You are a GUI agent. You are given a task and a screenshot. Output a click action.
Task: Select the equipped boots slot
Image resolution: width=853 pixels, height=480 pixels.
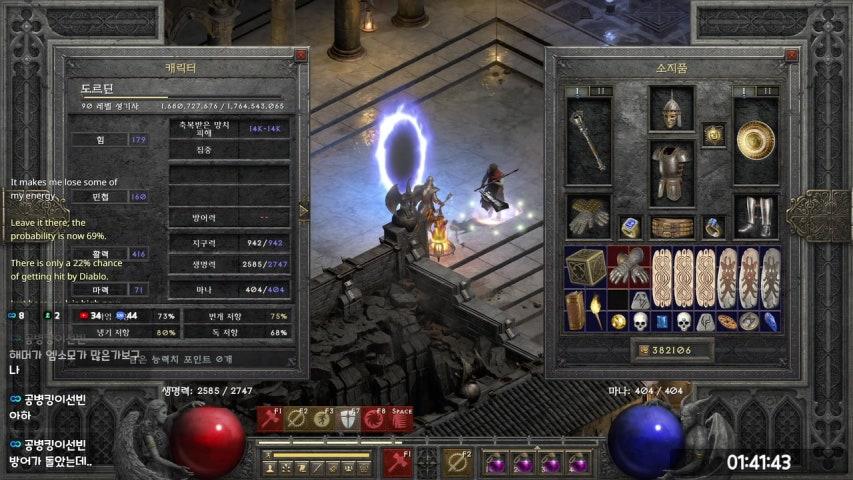click(x=756, y=215)
